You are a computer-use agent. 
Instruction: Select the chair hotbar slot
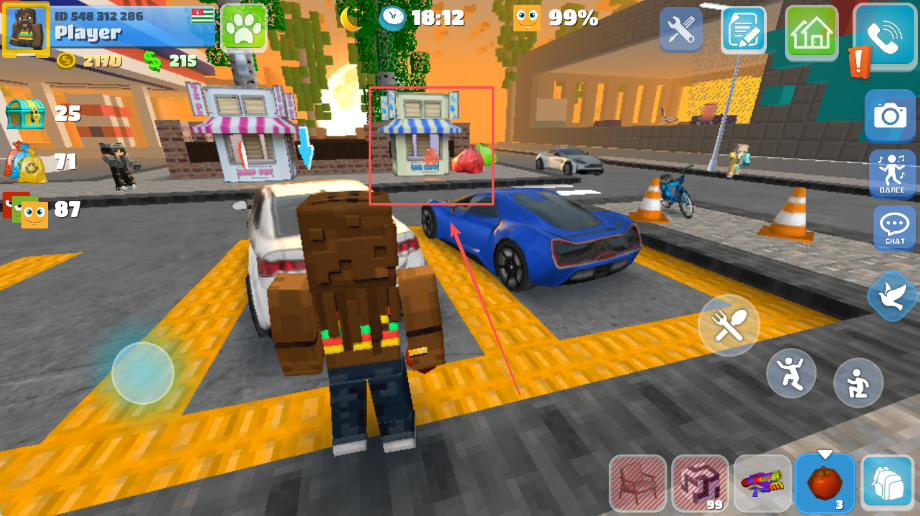pos(638,484)
